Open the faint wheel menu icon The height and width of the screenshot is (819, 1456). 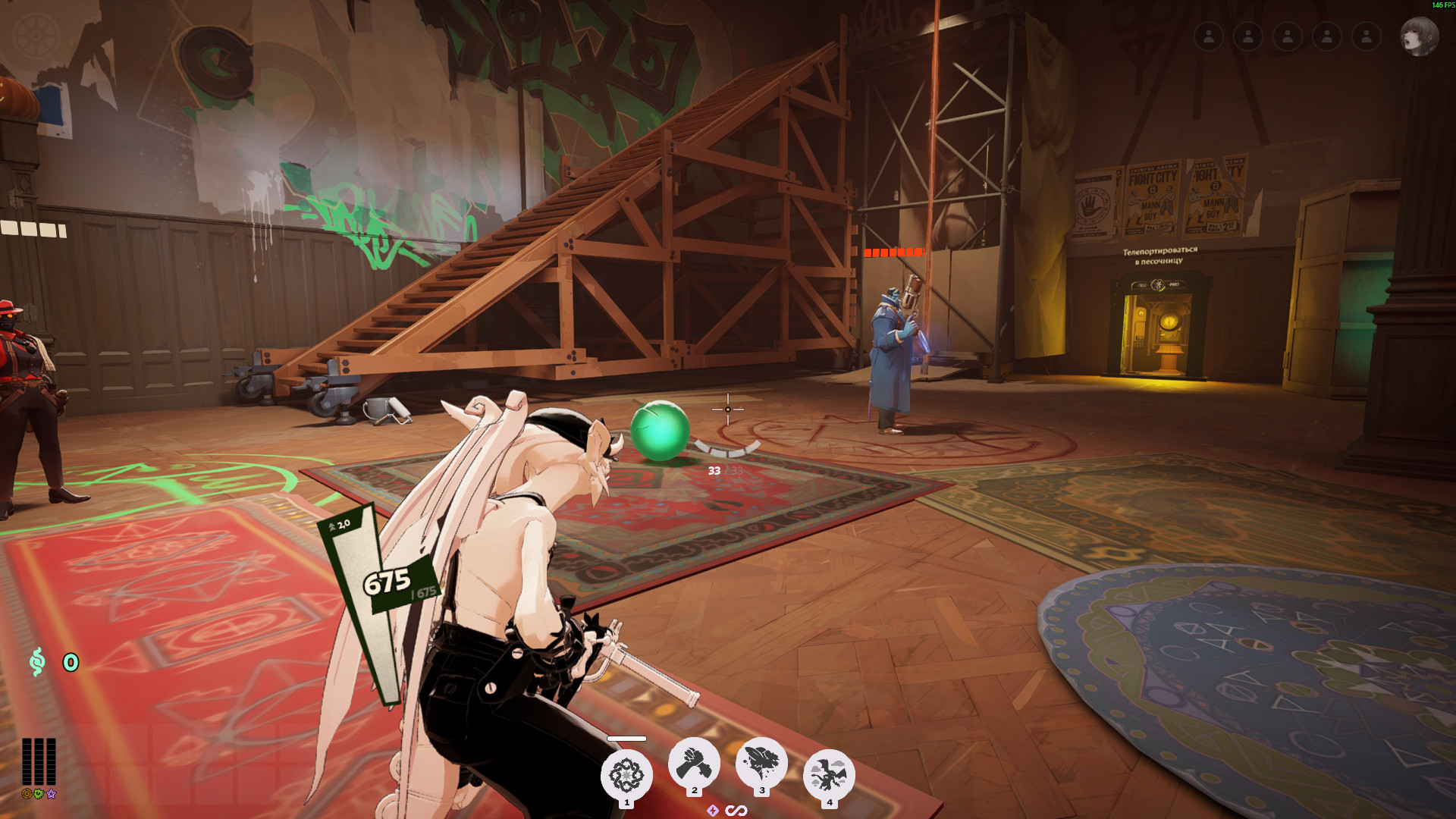(36, 36)
